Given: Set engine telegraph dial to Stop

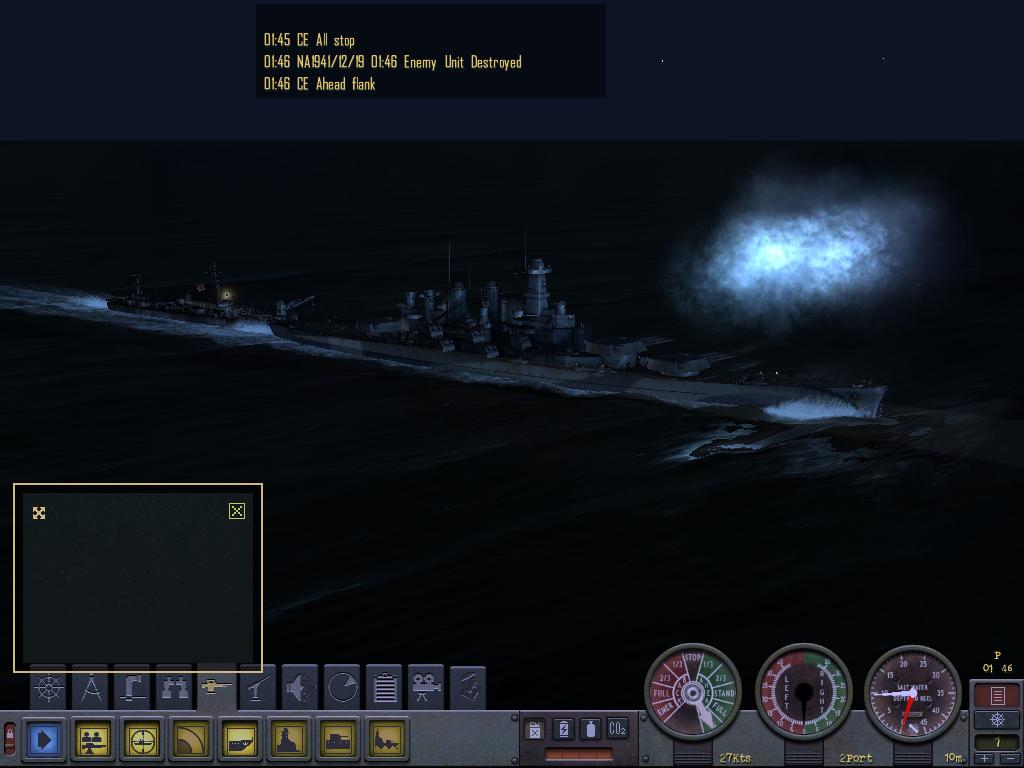Looking at the screenshot, I should coord(693,657).
